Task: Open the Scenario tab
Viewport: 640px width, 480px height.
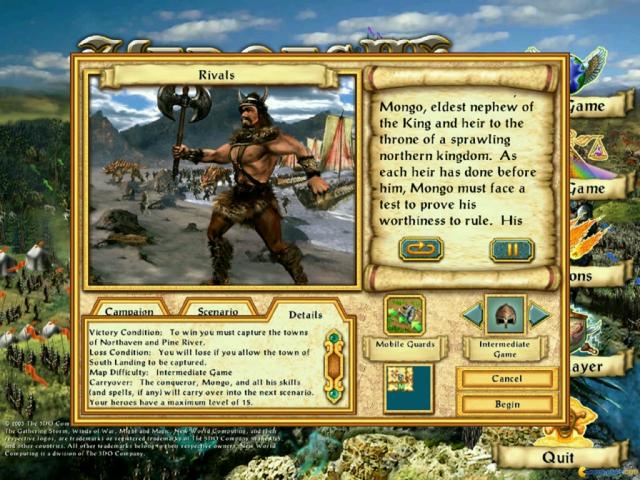Action: (x=218, y=310)
